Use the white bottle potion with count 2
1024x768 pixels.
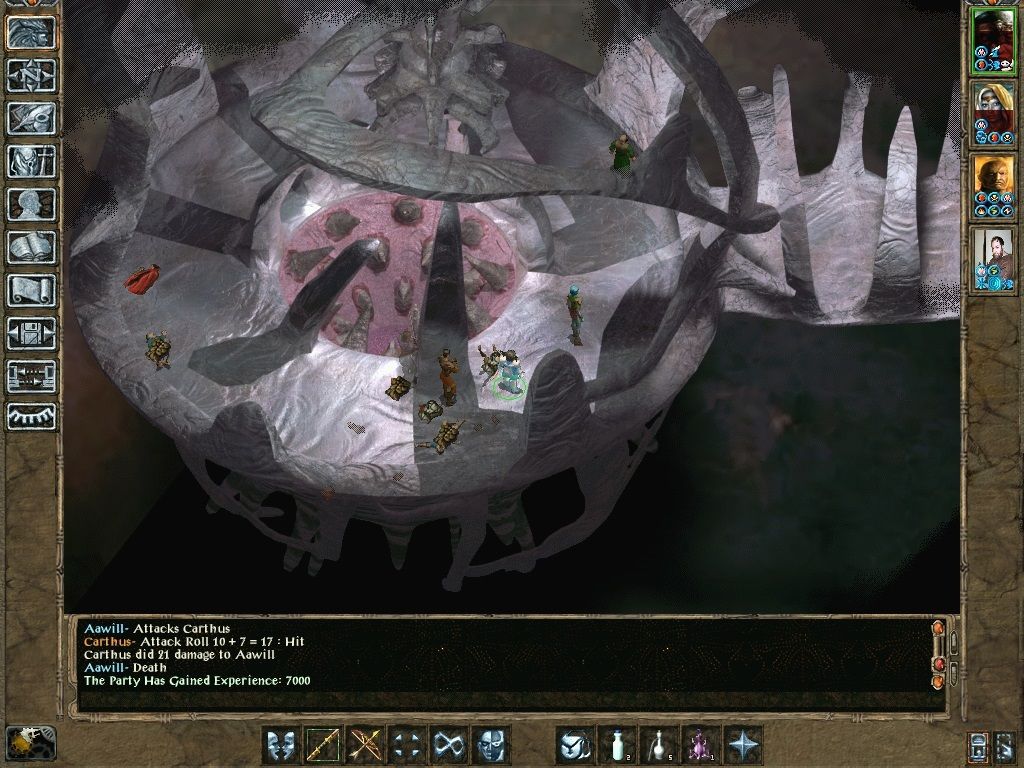617,745
